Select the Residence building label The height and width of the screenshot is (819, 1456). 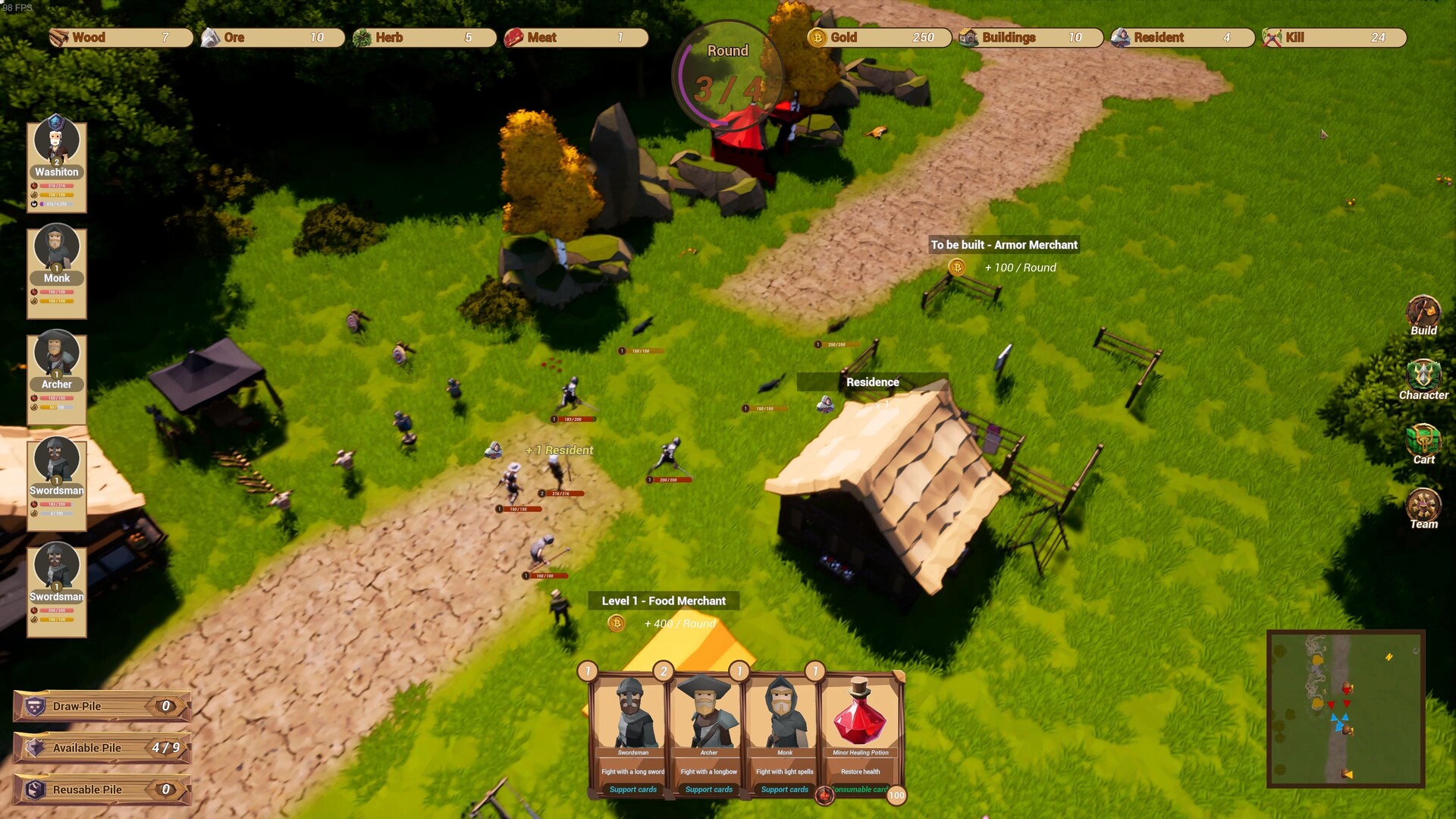[x=872, y=382]
